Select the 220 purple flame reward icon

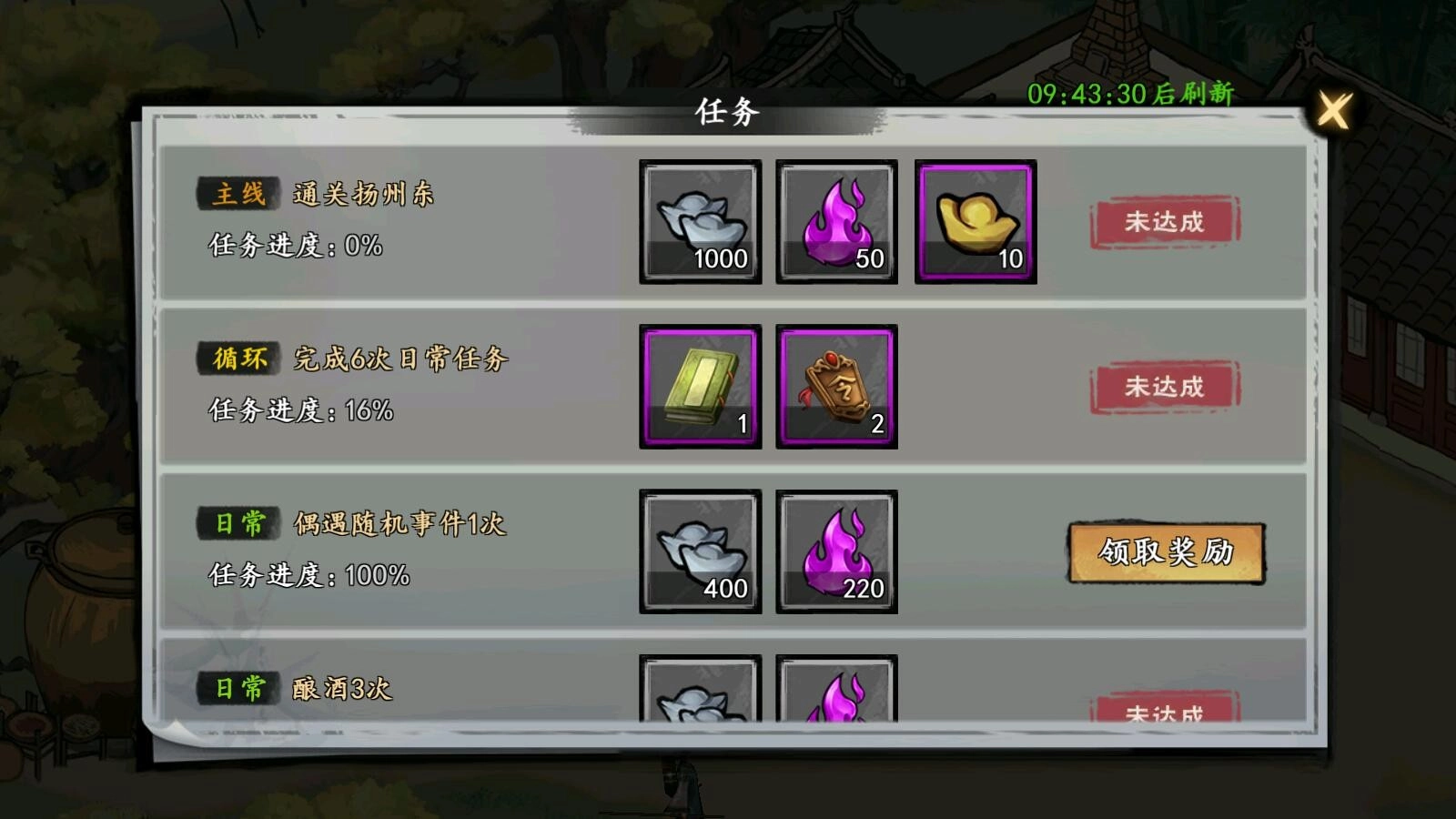pos(837,553)
